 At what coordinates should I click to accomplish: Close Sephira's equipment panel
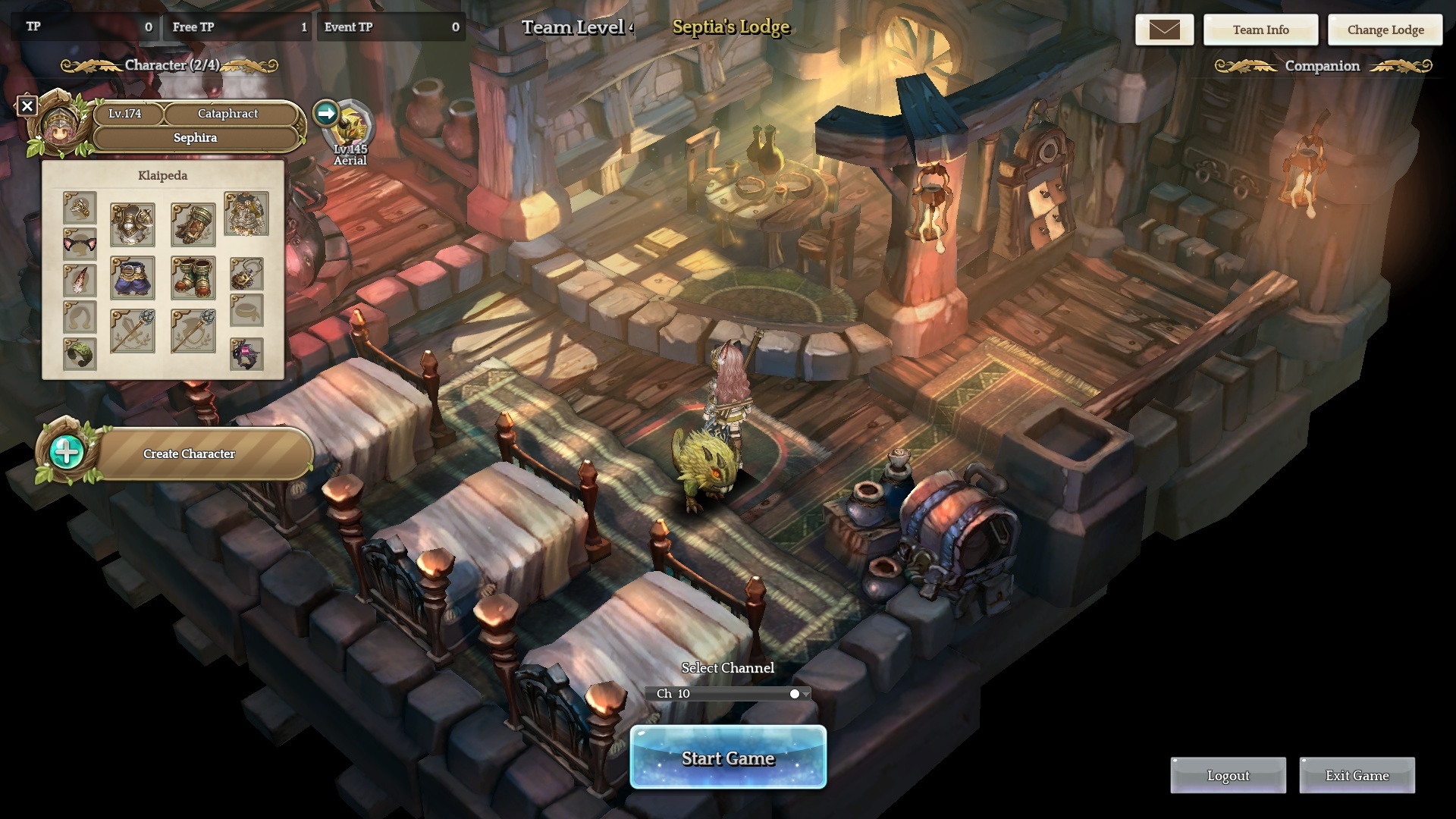27,106
